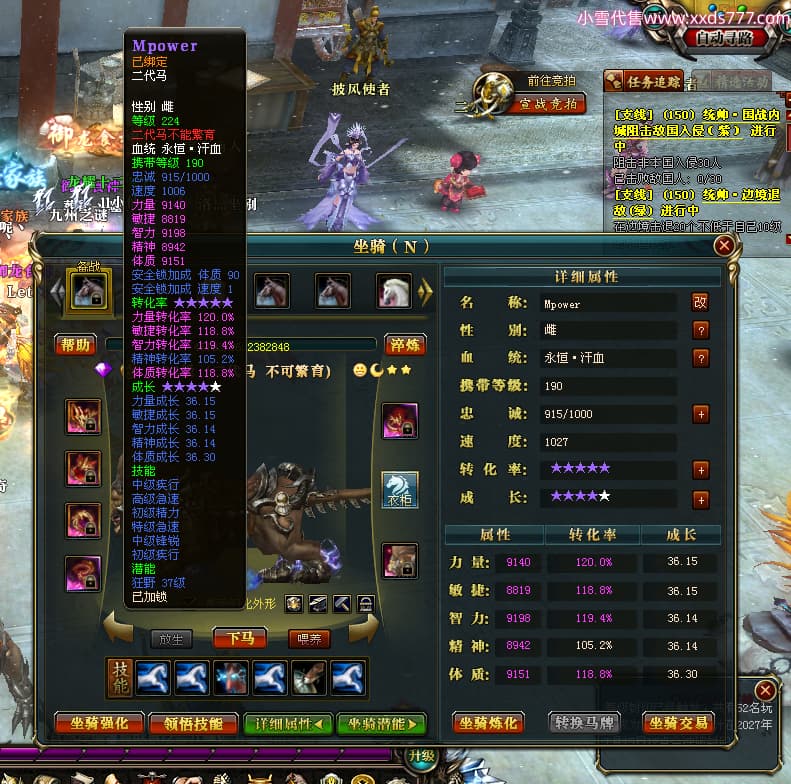Click the 坐骑炼化 button
Image resolution: width=791 pixels, height=784 pixels.
pos(490,722)
